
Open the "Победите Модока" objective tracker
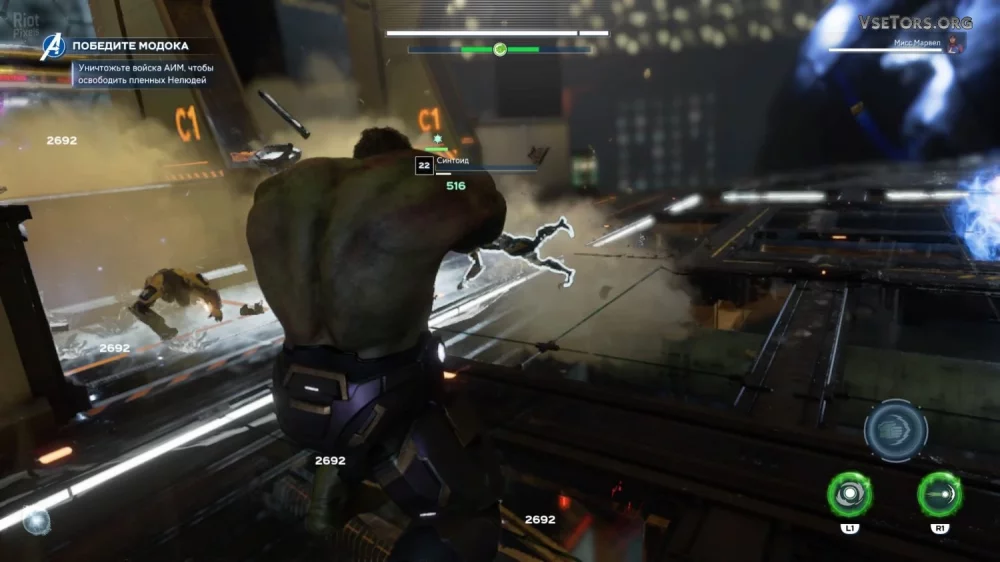[128, 46]
